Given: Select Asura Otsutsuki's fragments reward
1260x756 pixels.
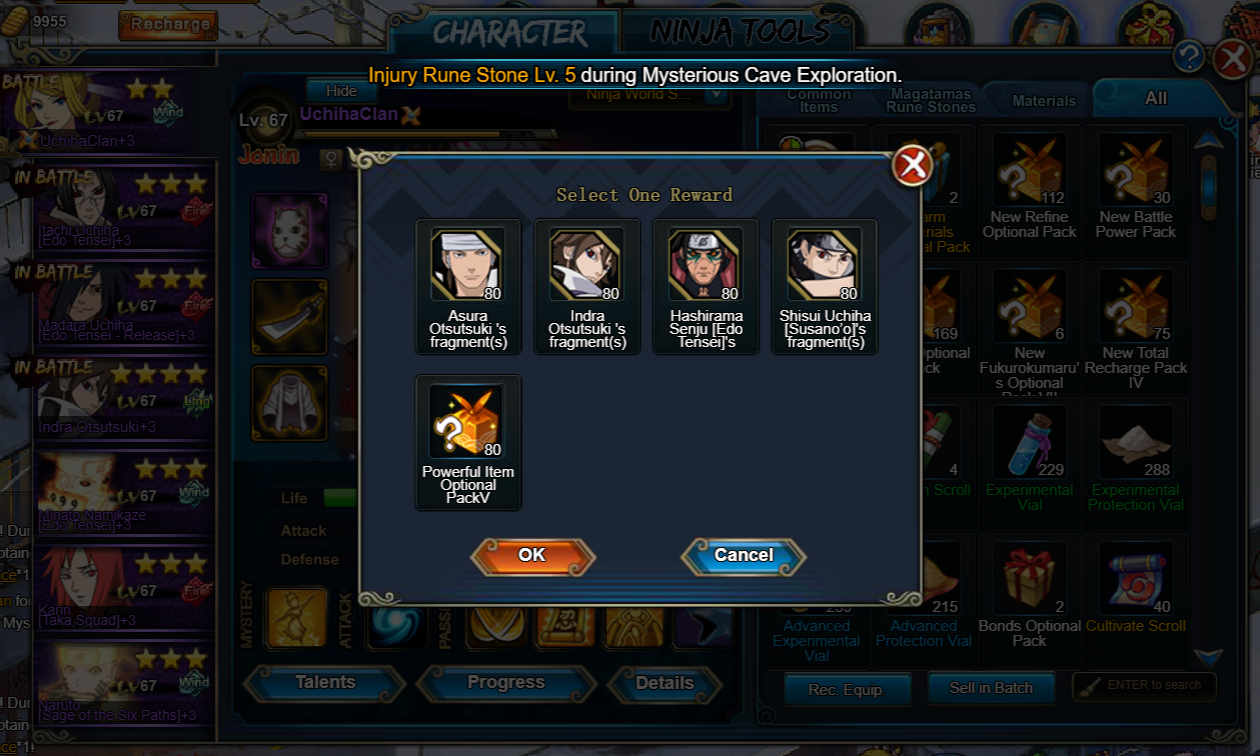Looking at the screenshot, I should click(x=468, y=266).
